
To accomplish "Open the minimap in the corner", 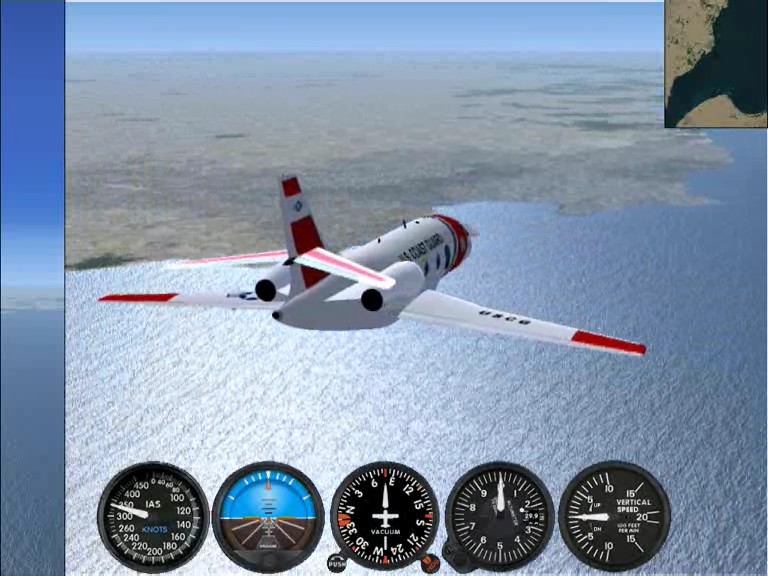I will pyautogui.click(x=716, y=63).
